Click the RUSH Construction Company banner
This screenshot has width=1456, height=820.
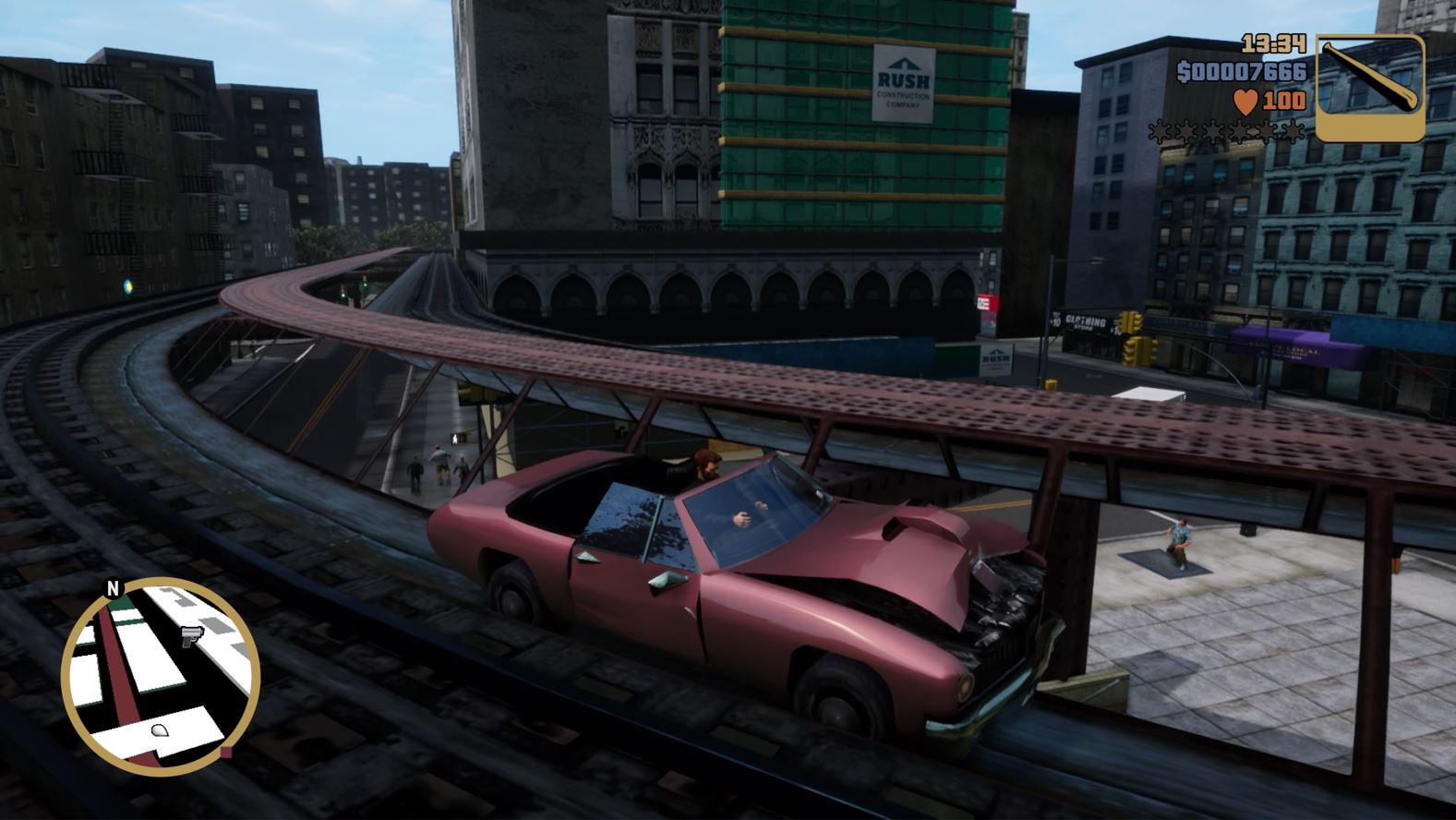(x=902, y=83)
